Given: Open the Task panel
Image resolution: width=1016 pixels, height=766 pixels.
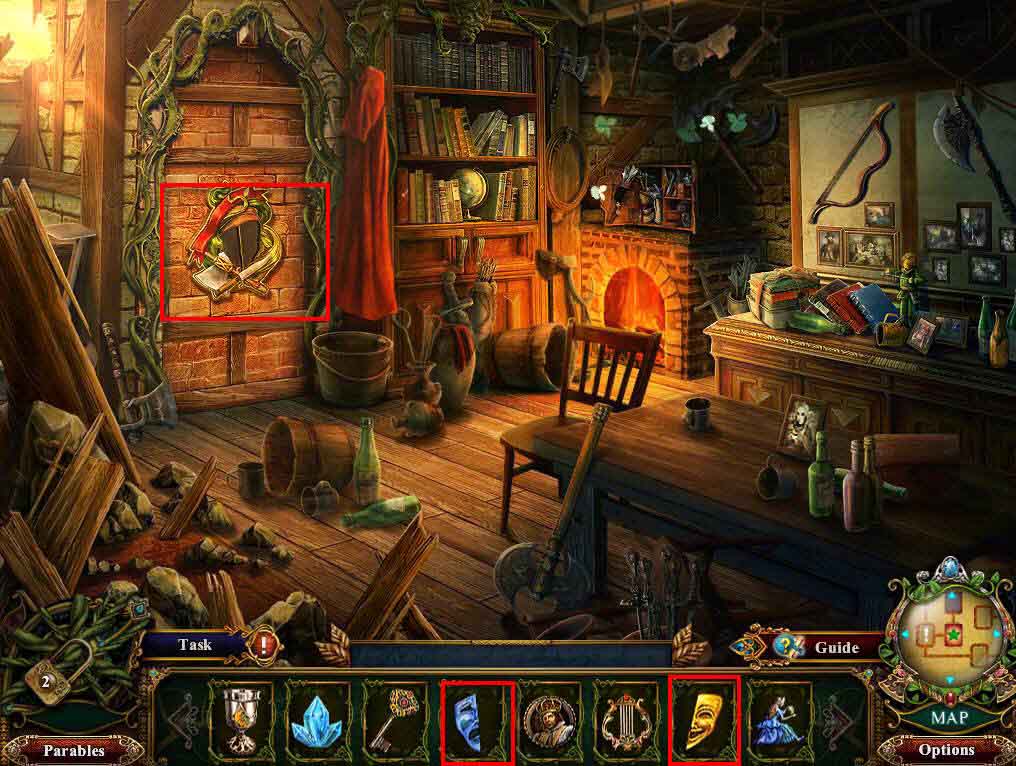Looking at the screenshot, I should point(195,645).
